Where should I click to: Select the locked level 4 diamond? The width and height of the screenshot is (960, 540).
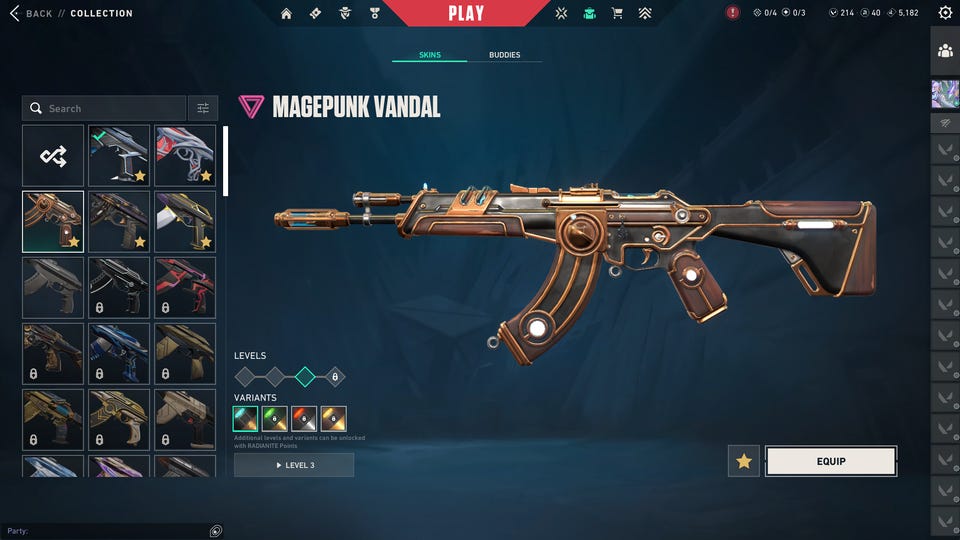coord(335,377)
